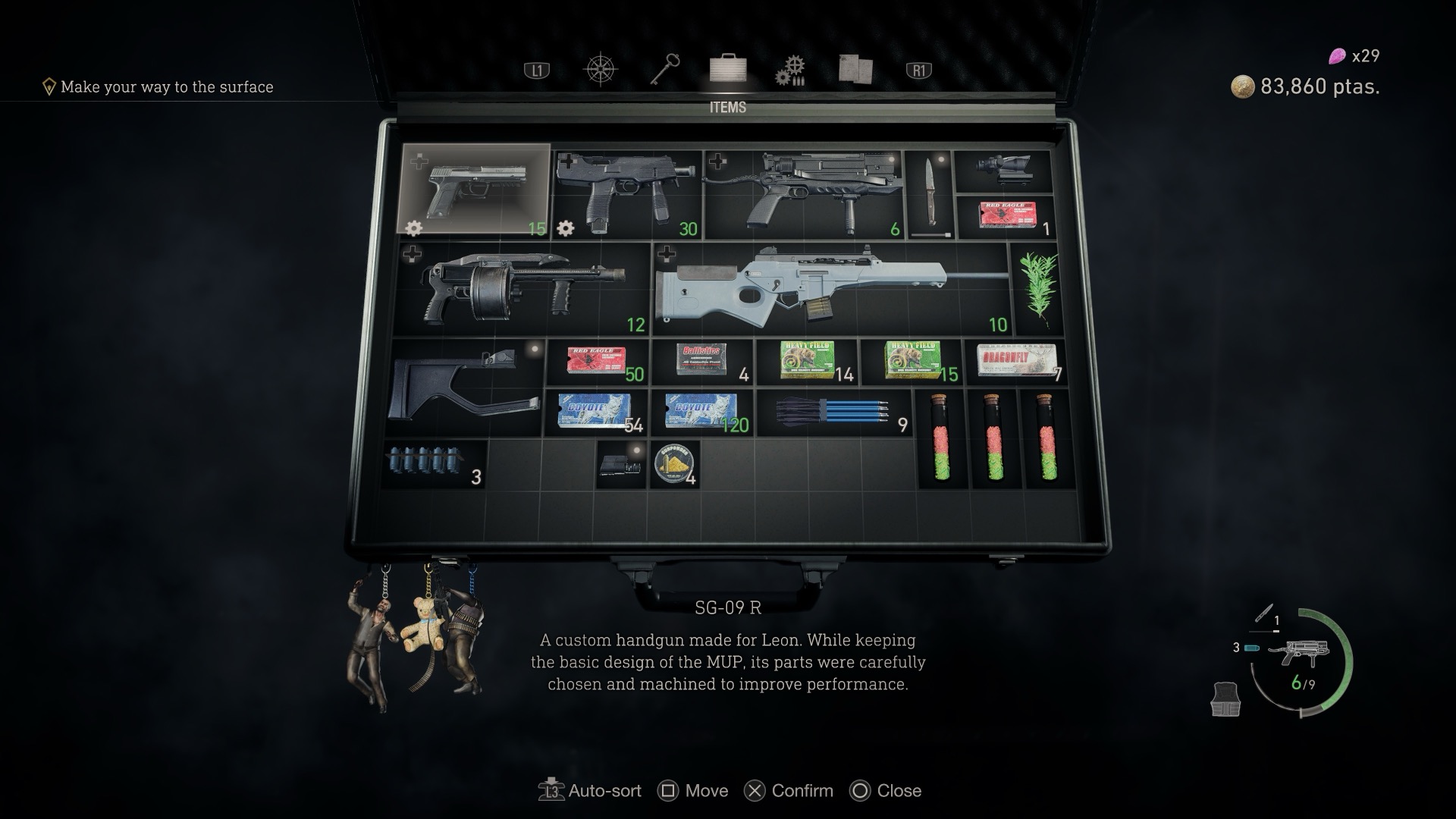Image resolution: width=1456 pixels, height=819 pixels.
Task: Select the Bolt Thrower weapon
Action: tap(802, 193)
